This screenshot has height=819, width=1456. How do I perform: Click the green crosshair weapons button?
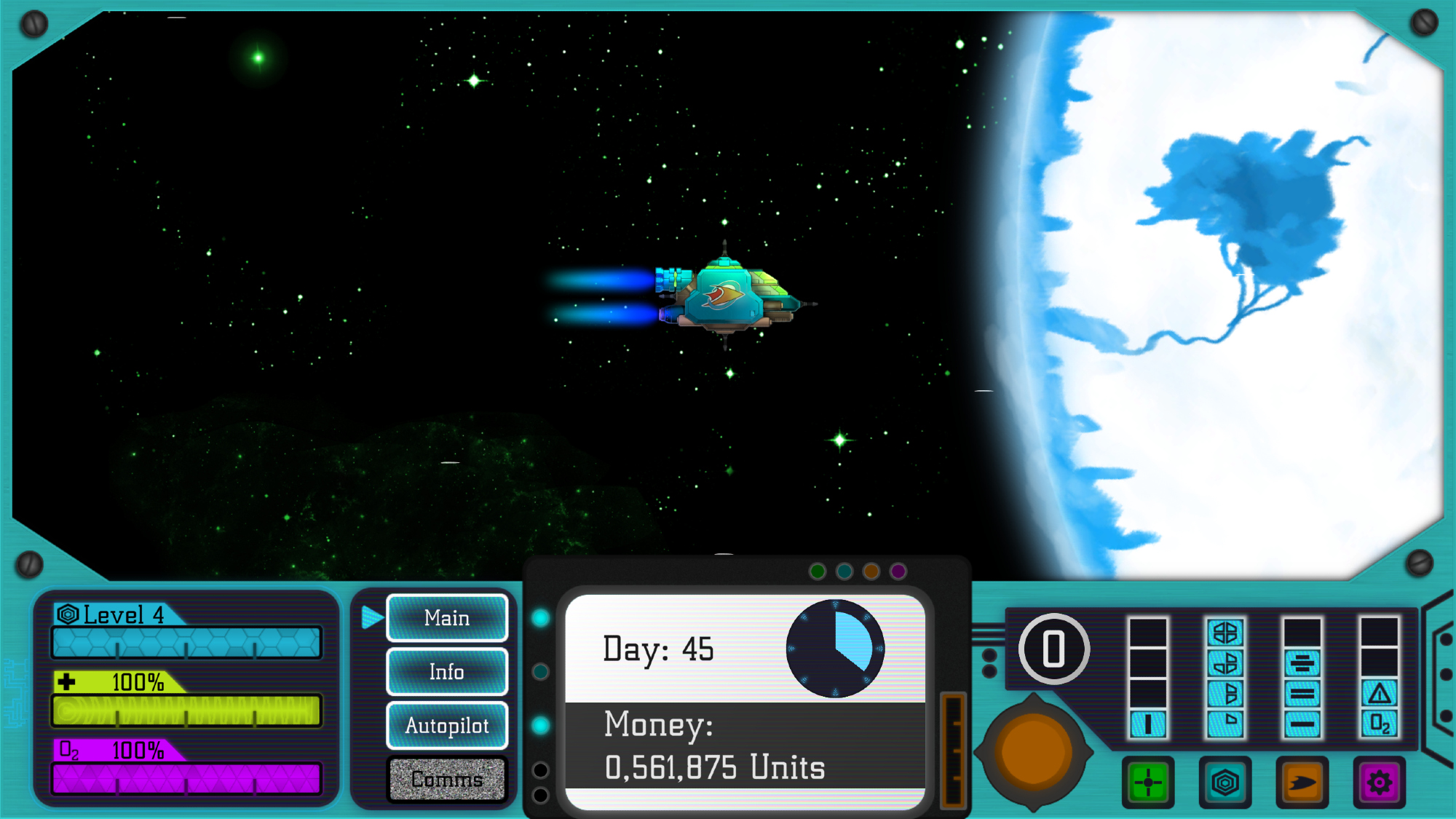[1148, 783]
